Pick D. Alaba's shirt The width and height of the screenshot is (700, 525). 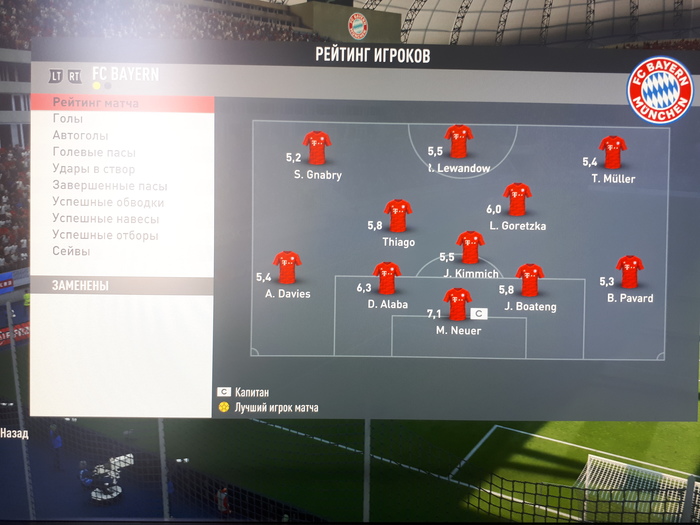386,278
